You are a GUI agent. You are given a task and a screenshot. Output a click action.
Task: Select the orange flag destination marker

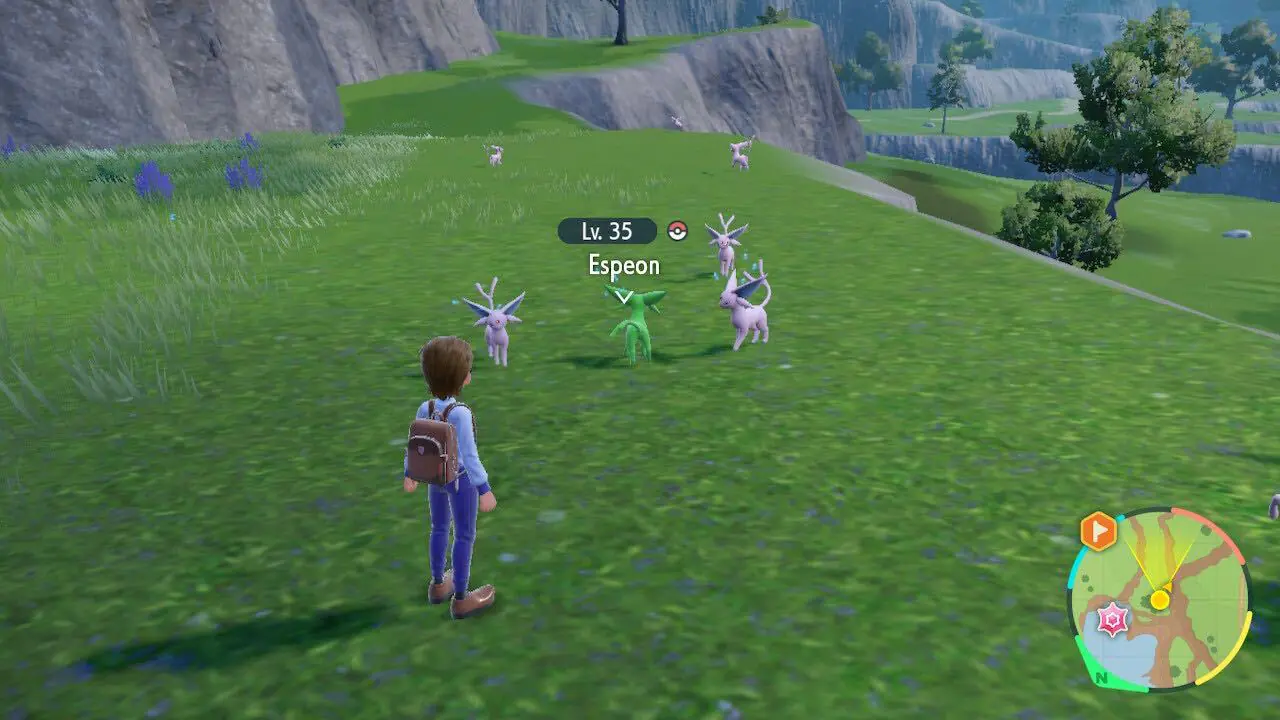(x=1097, y=530)
